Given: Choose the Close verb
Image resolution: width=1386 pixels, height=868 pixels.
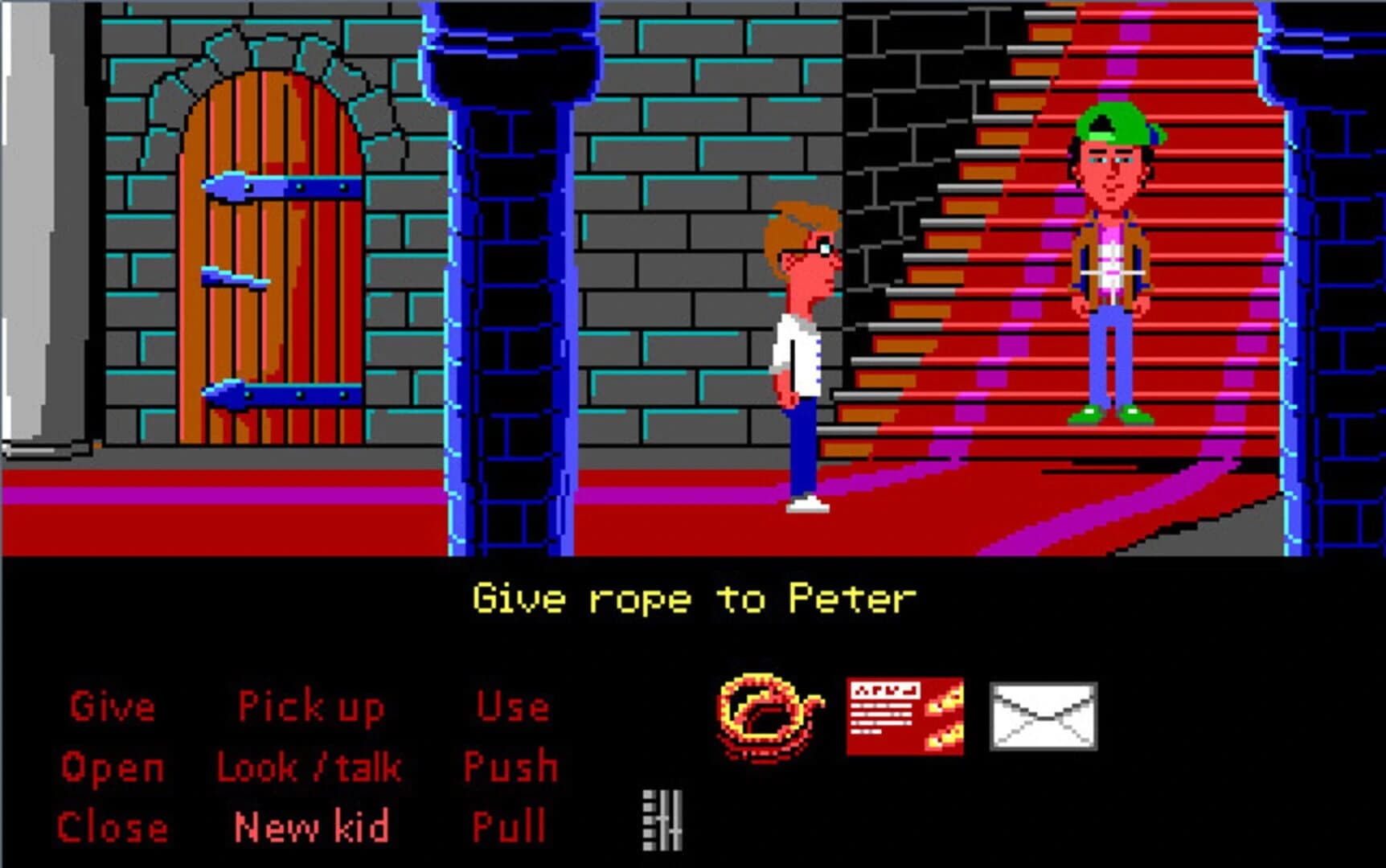Looking at the screenshot, I should click(x=111, y=825).
